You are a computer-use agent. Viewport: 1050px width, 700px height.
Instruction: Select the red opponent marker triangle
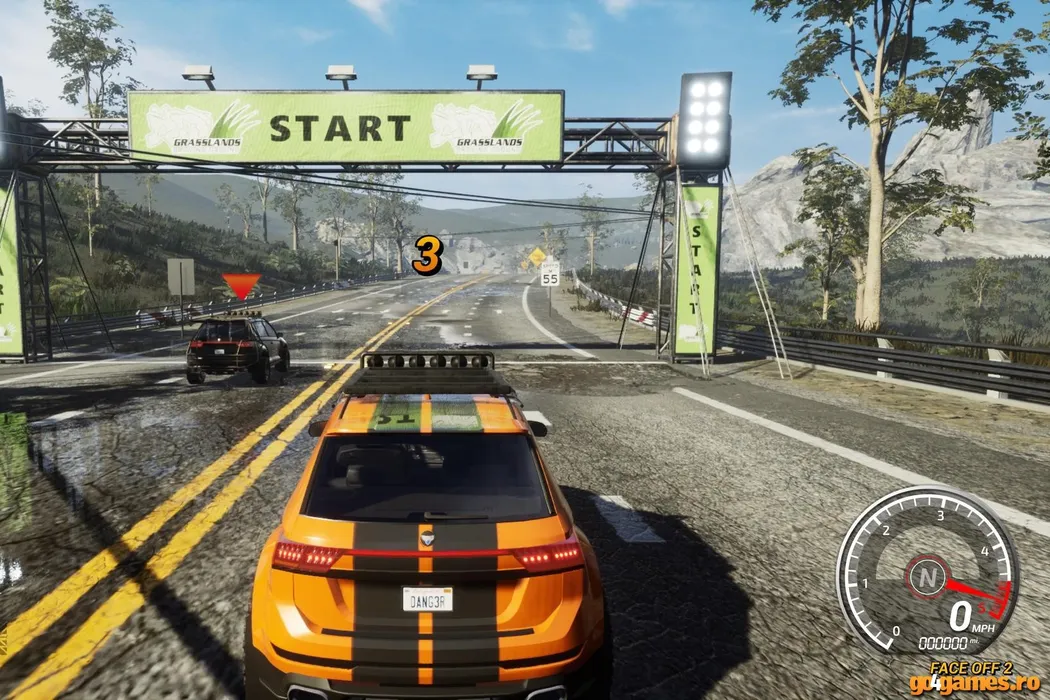[x=241, y=286]
